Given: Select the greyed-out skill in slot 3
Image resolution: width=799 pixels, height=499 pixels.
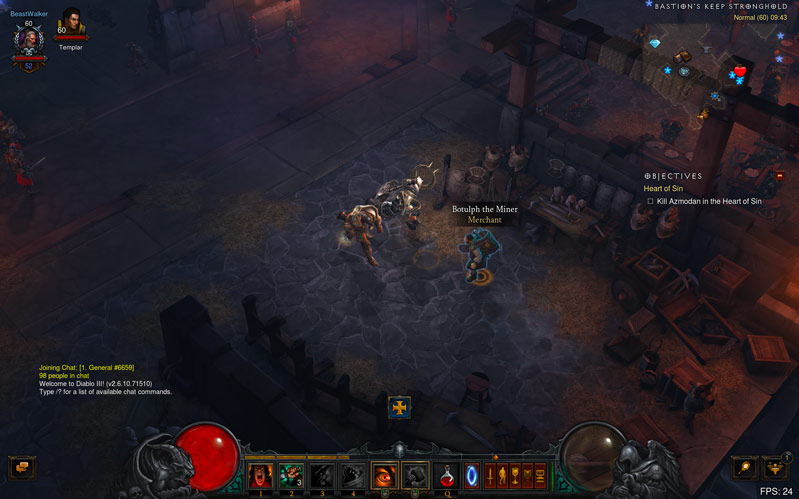Looking at the screenshot, I should click(322, 476).
